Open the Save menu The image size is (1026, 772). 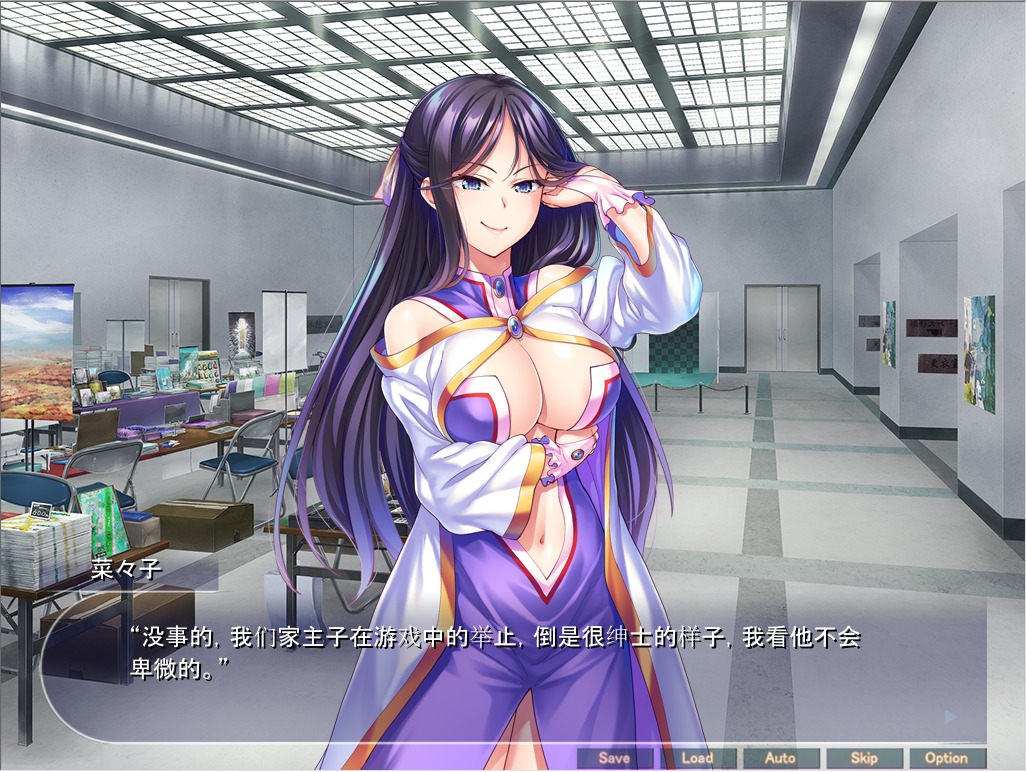(614, 758)
